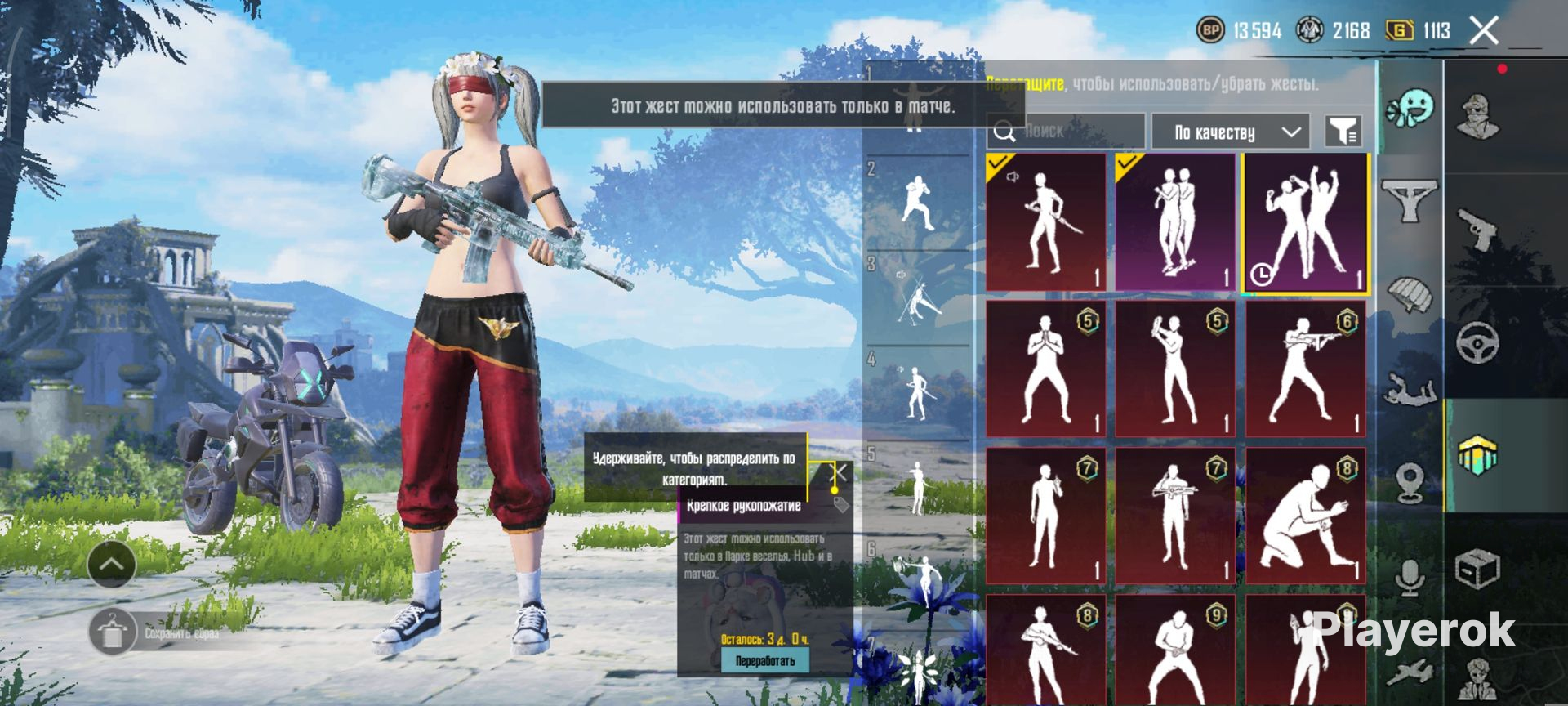Screen dimensions: 1568x706
Task: Choose the praying hands emote tile
Action: click(x=1045, y=369)
